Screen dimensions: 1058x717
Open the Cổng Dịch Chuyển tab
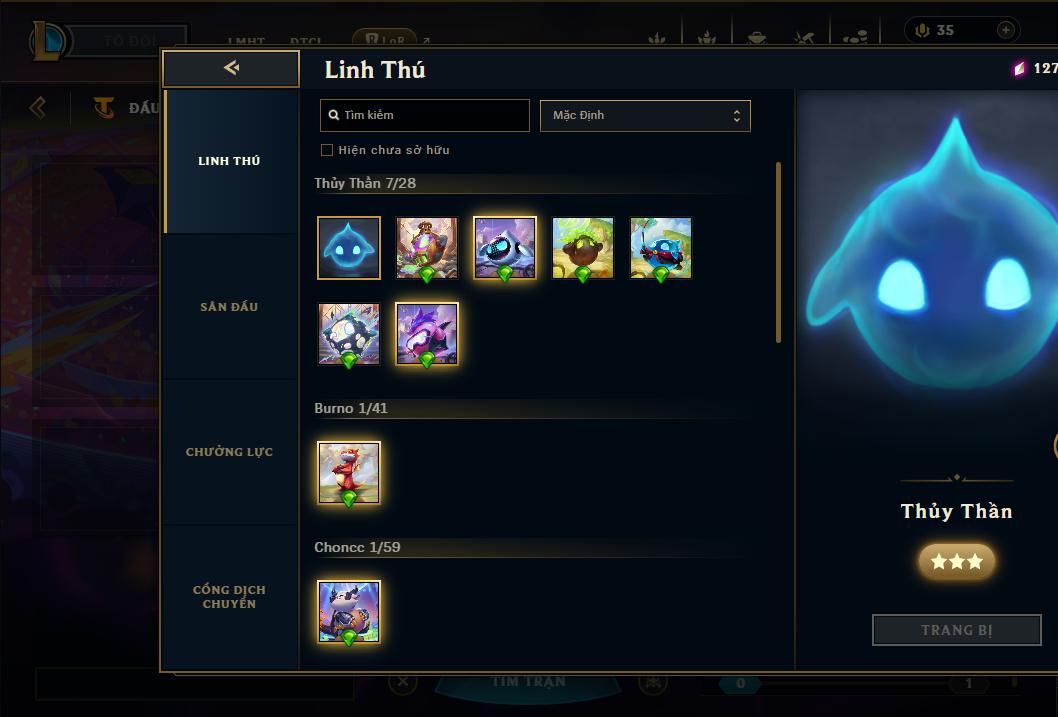[x=229, y=597]
